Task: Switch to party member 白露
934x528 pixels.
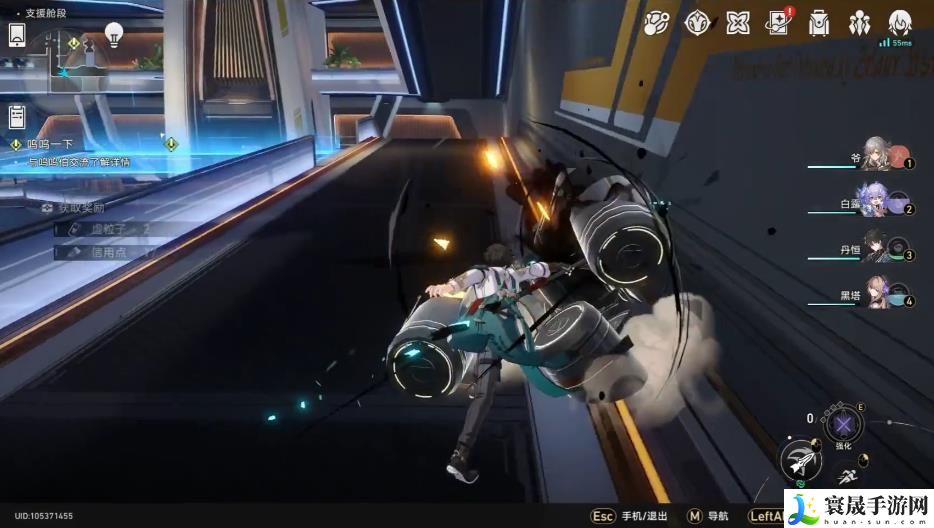Action: [876, 201]
